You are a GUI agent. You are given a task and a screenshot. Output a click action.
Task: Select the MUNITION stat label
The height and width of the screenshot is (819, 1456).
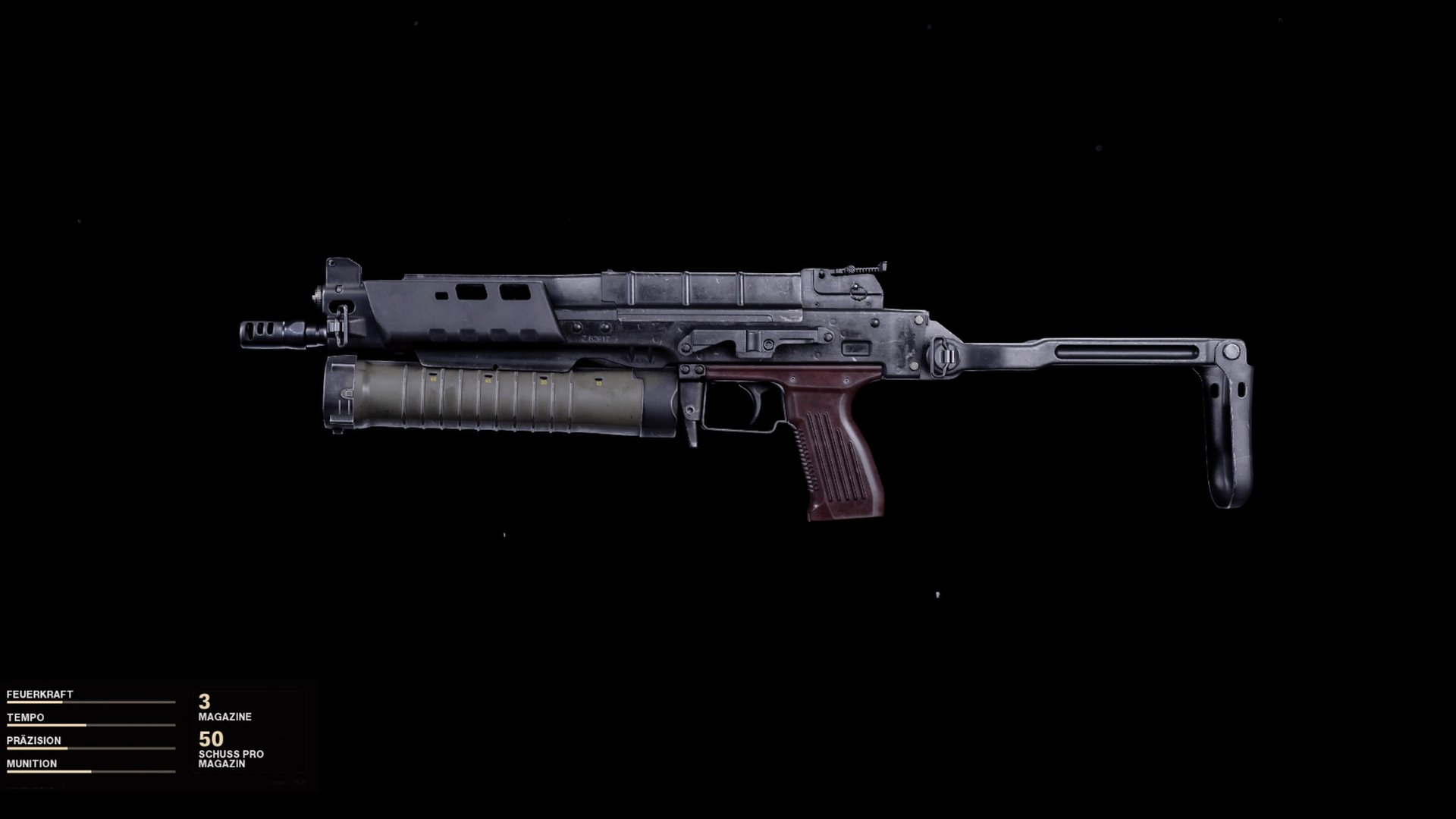pos(32,764)
